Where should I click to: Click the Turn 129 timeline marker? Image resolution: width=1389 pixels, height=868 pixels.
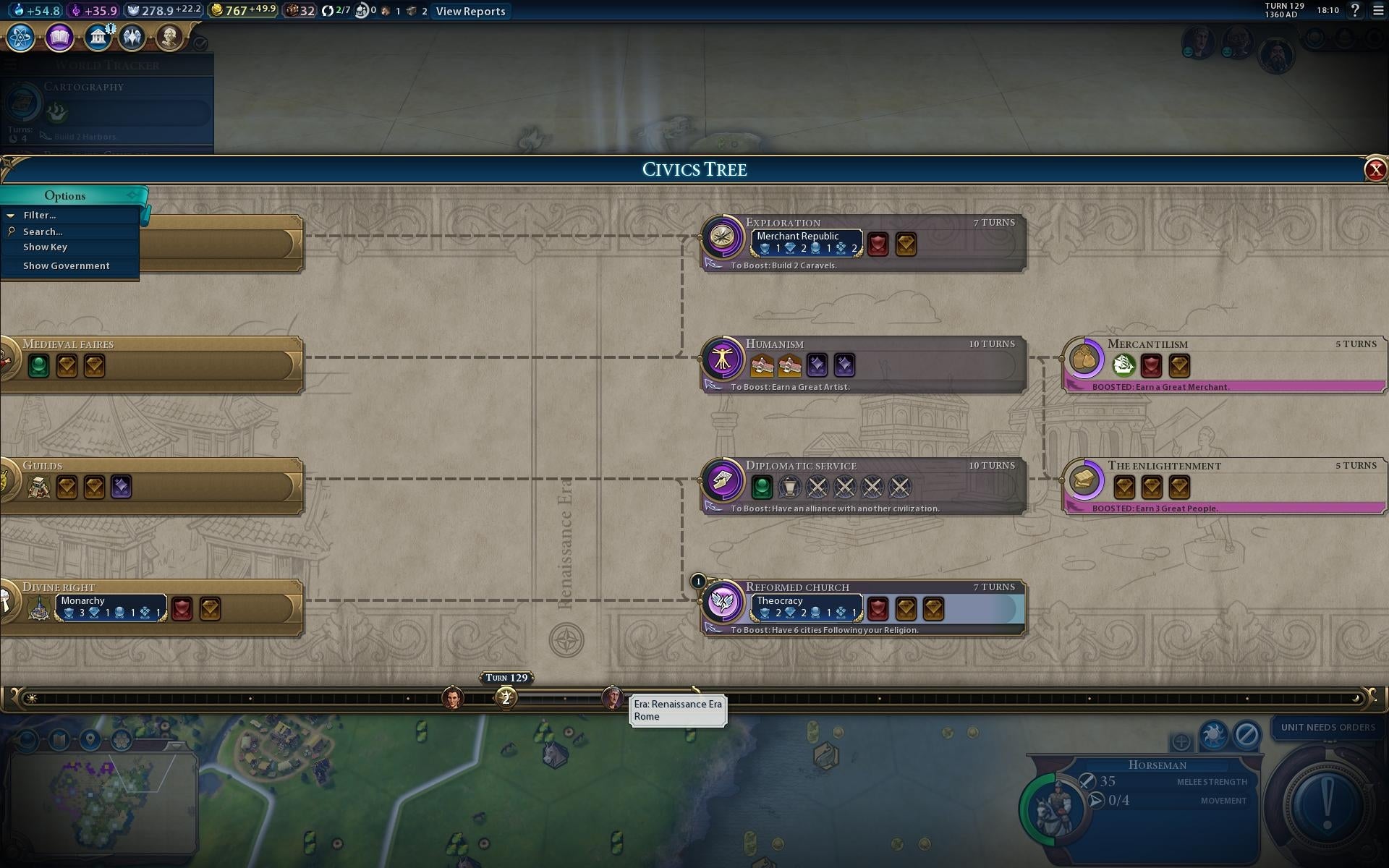tap(506, 698)
